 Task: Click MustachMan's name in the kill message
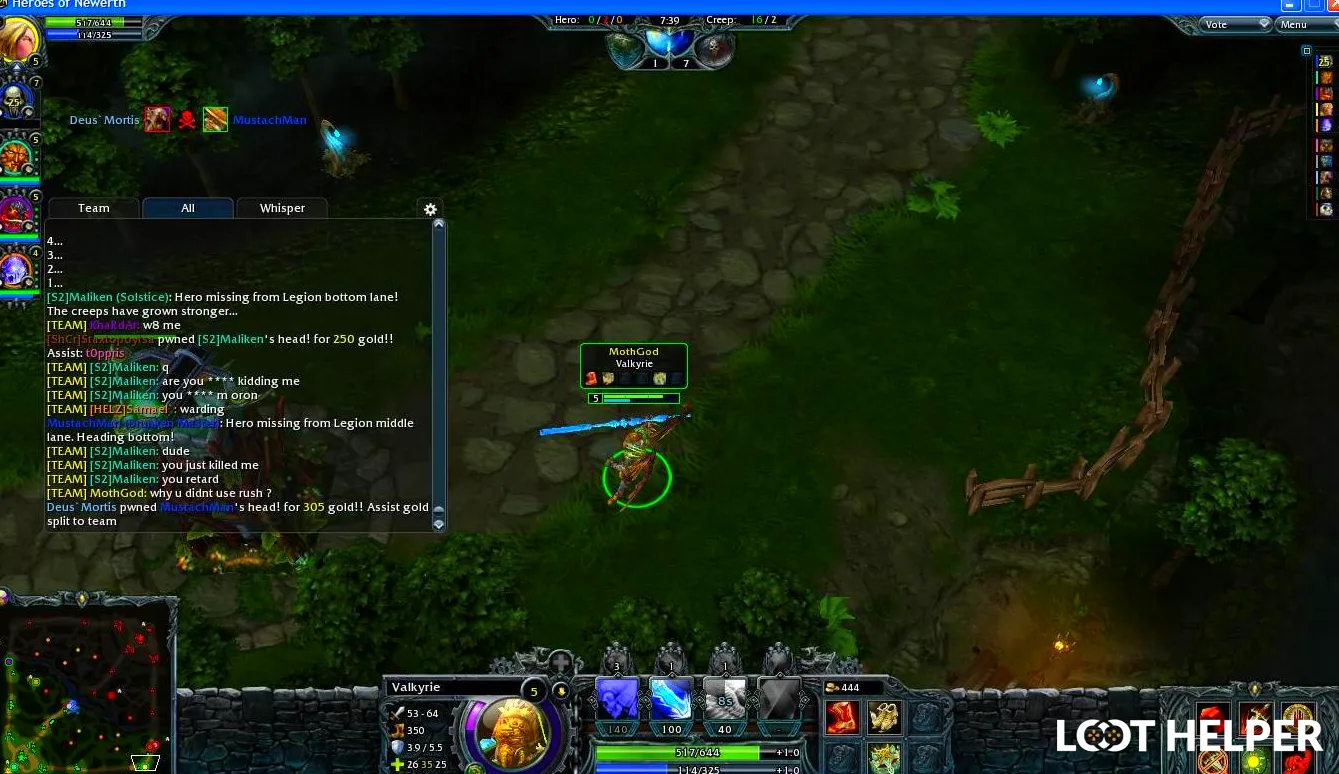[196, 507]
